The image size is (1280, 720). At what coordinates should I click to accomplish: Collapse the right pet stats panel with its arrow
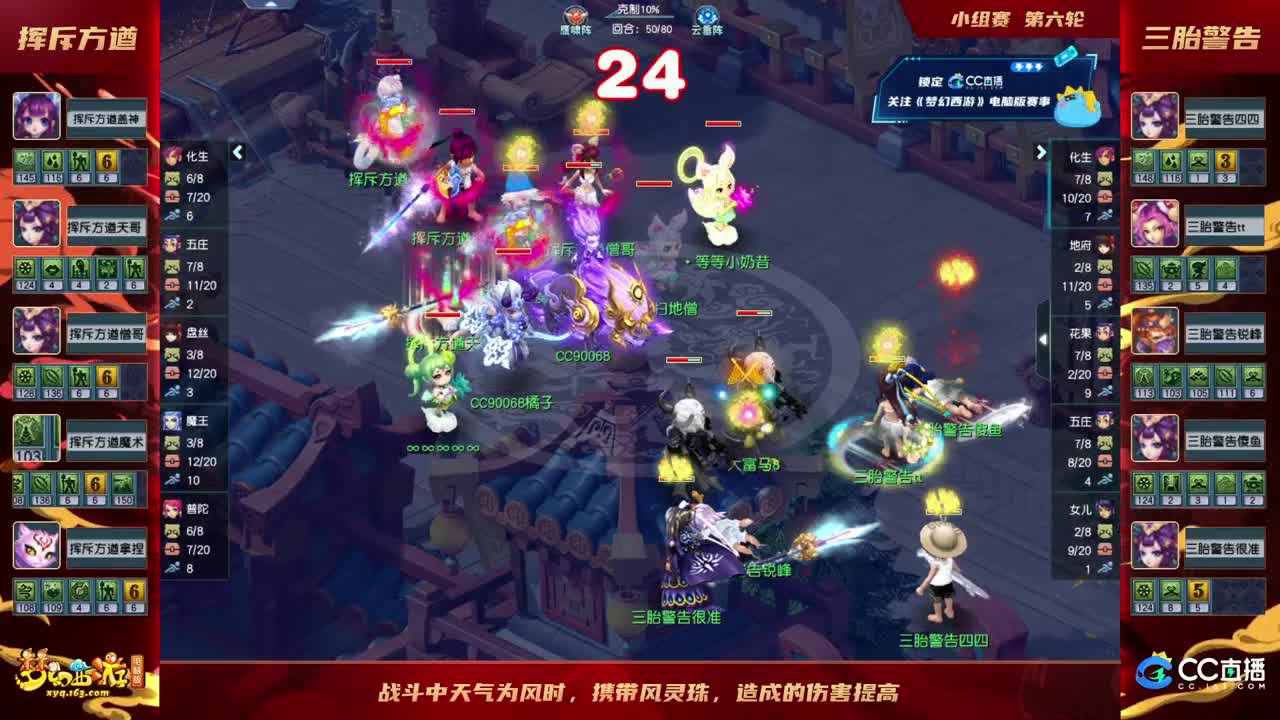pos(1042,153)
